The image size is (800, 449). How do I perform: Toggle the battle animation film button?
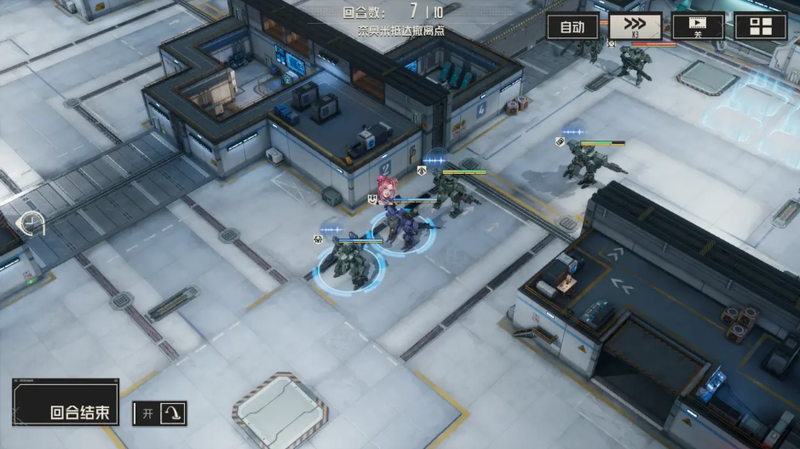click(698, 27)
